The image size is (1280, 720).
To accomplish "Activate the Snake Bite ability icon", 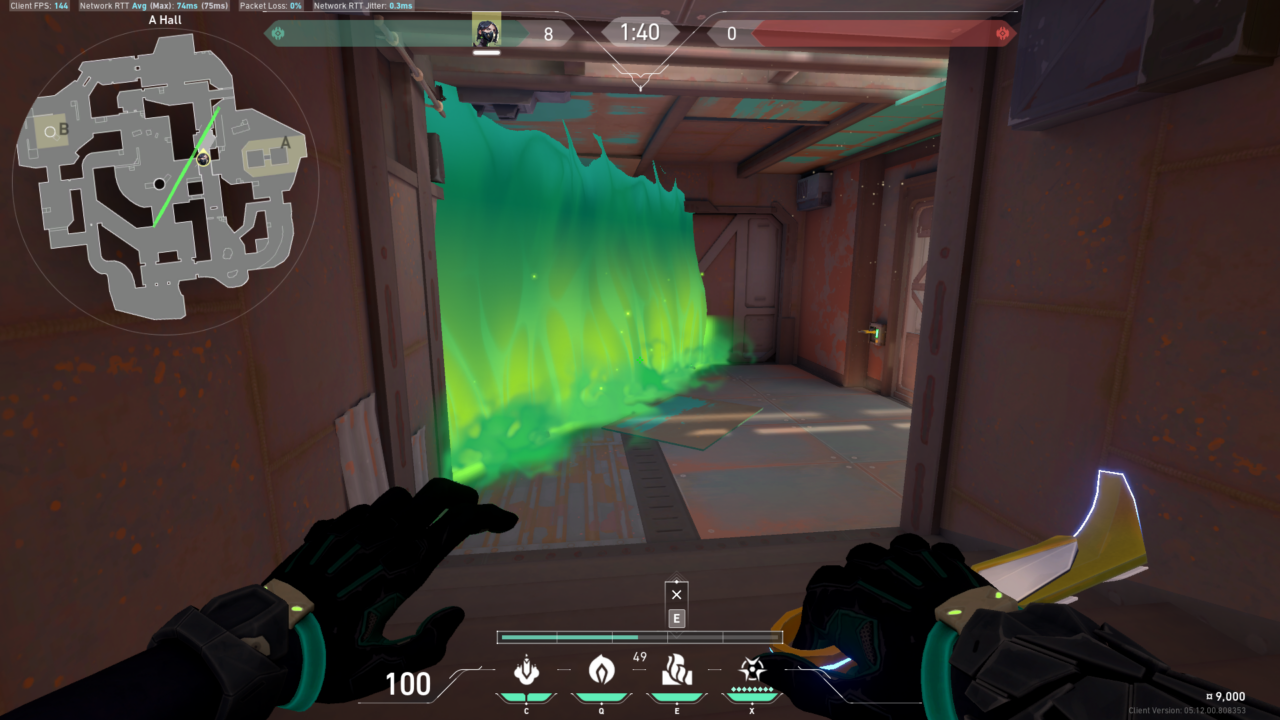I will pyautogui.click(x=526, y=669).
